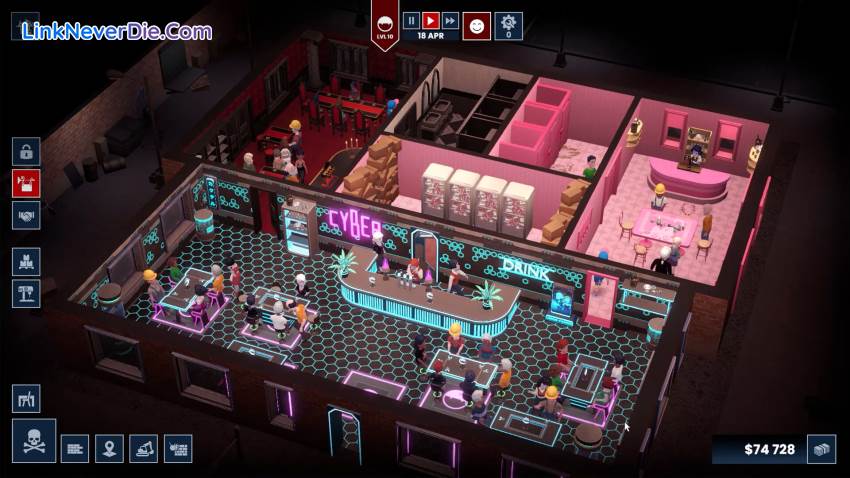Viewport: 850px width, 478px height.
Task: Open the handshake deals panel
Action: click(26, 214)
